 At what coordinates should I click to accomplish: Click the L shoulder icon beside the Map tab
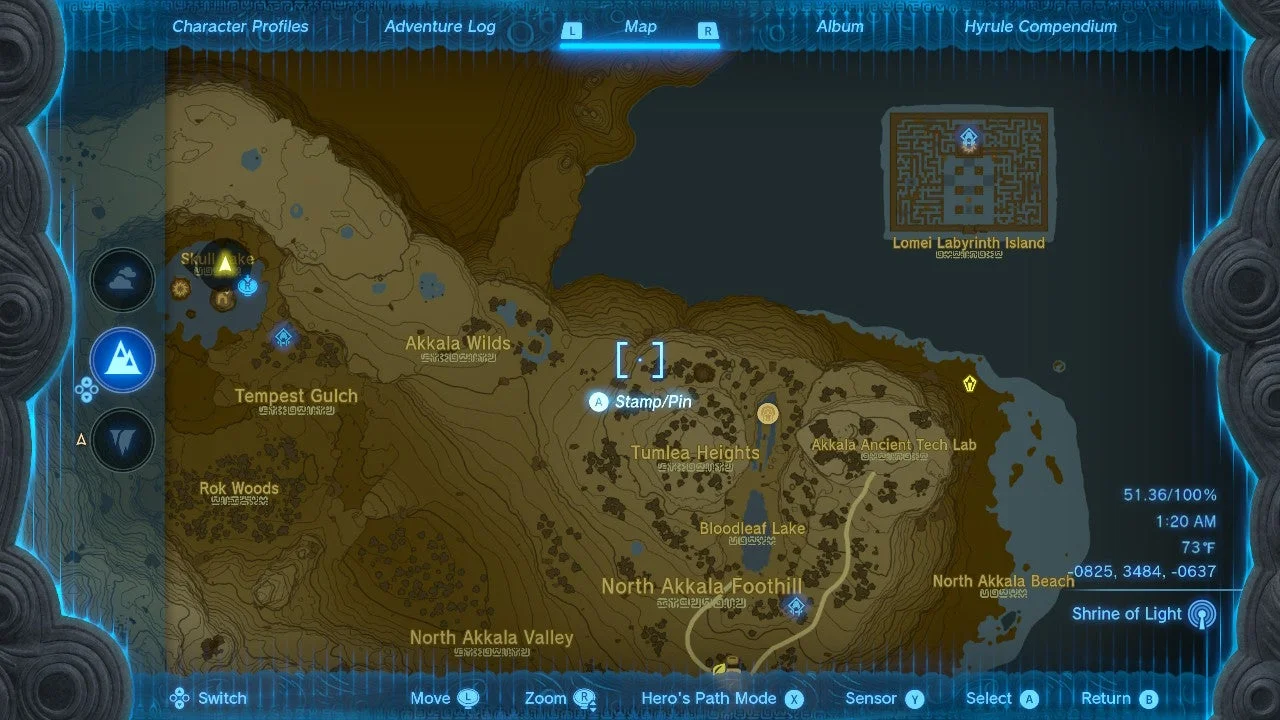coord(572,31)
